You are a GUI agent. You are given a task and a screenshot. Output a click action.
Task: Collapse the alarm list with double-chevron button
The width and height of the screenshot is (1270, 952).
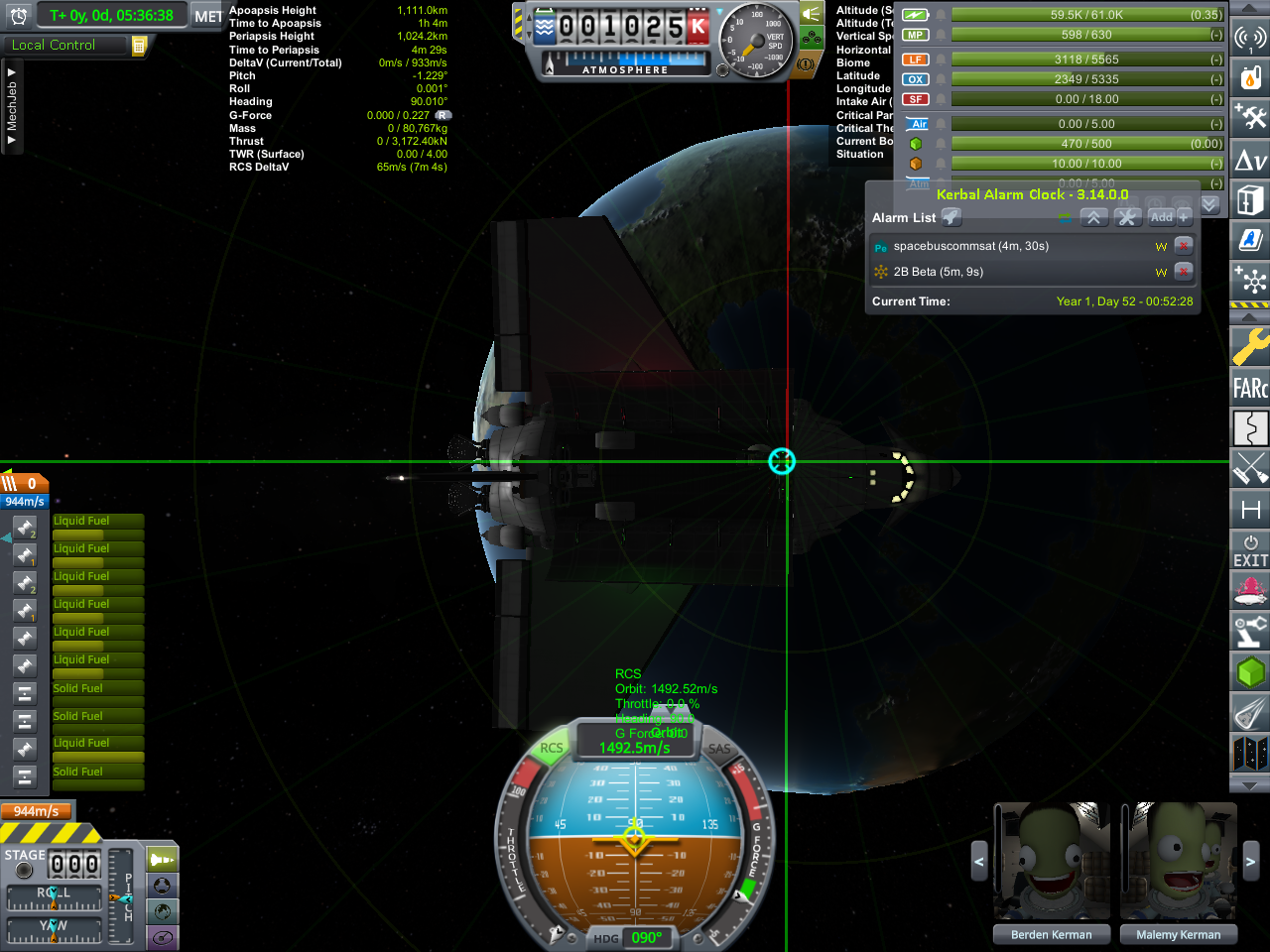click(1092, 217)
